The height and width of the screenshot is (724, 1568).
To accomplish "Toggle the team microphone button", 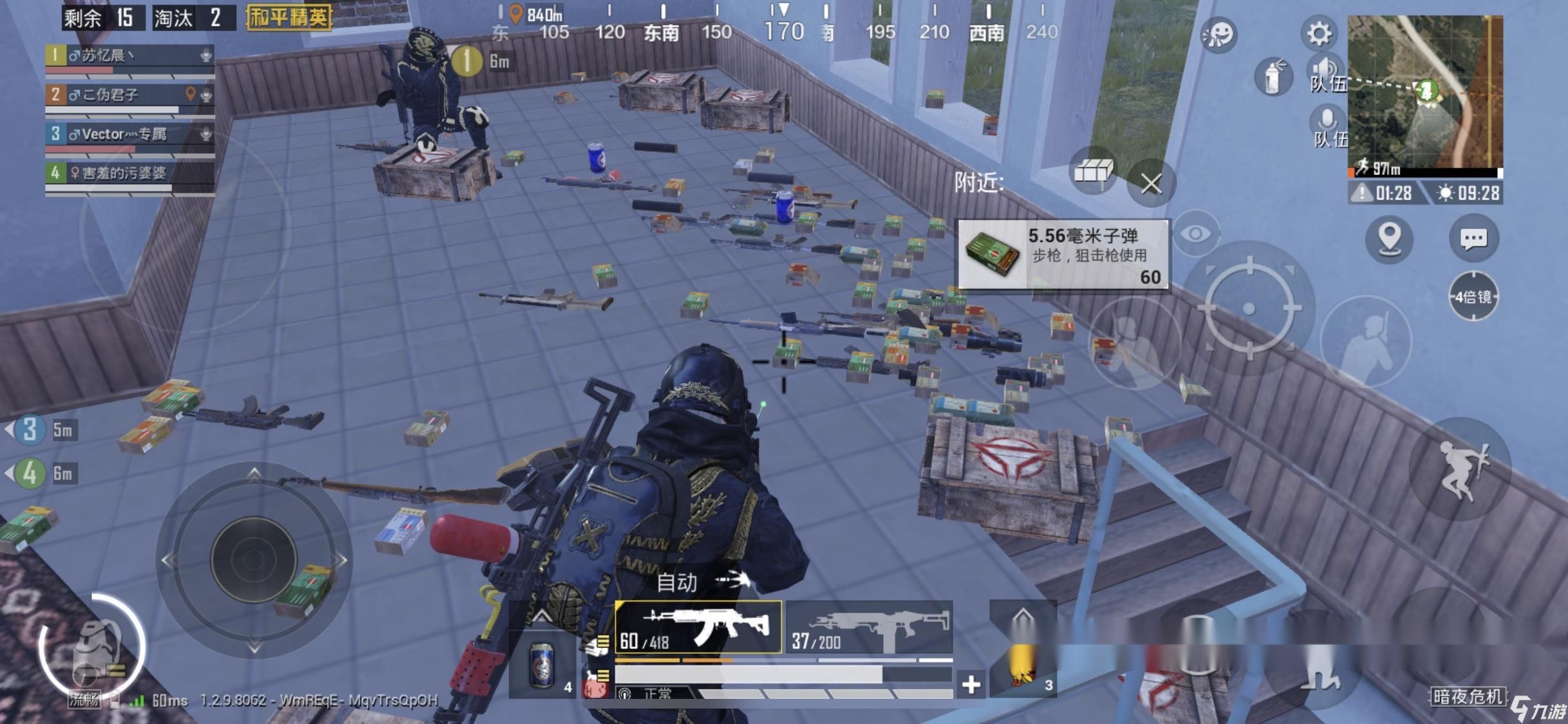I will 1327,125.
